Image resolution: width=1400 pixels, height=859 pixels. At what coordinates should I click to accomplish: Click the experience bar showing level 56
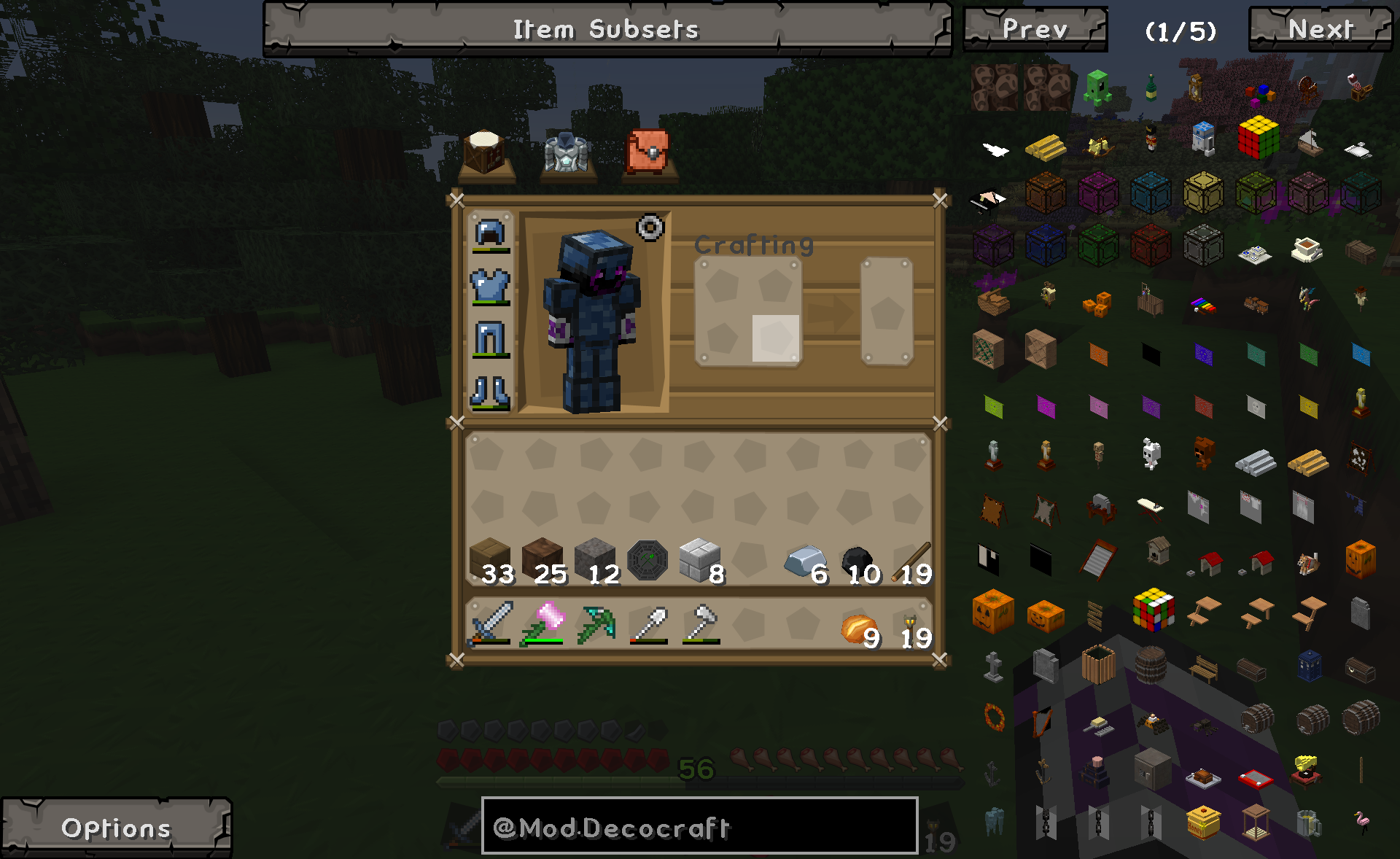pyautogui.click(x=695, y=773)
